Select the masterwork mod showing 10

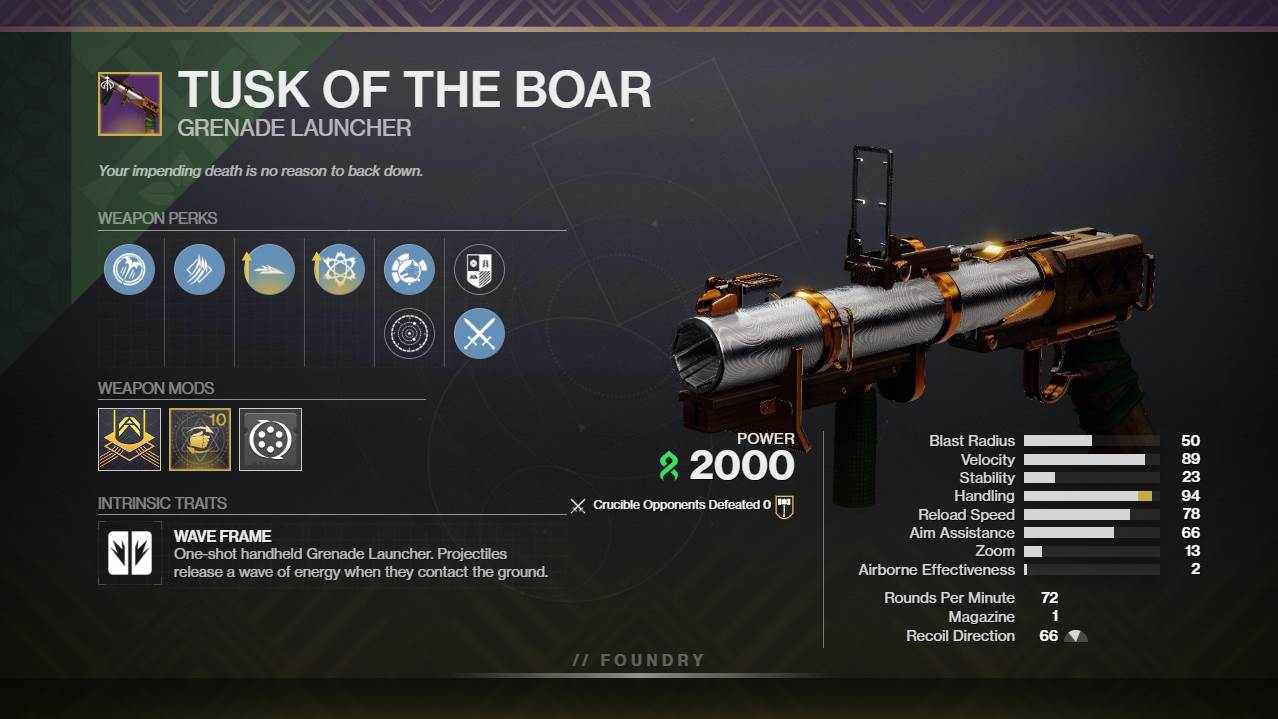point(200,439)
